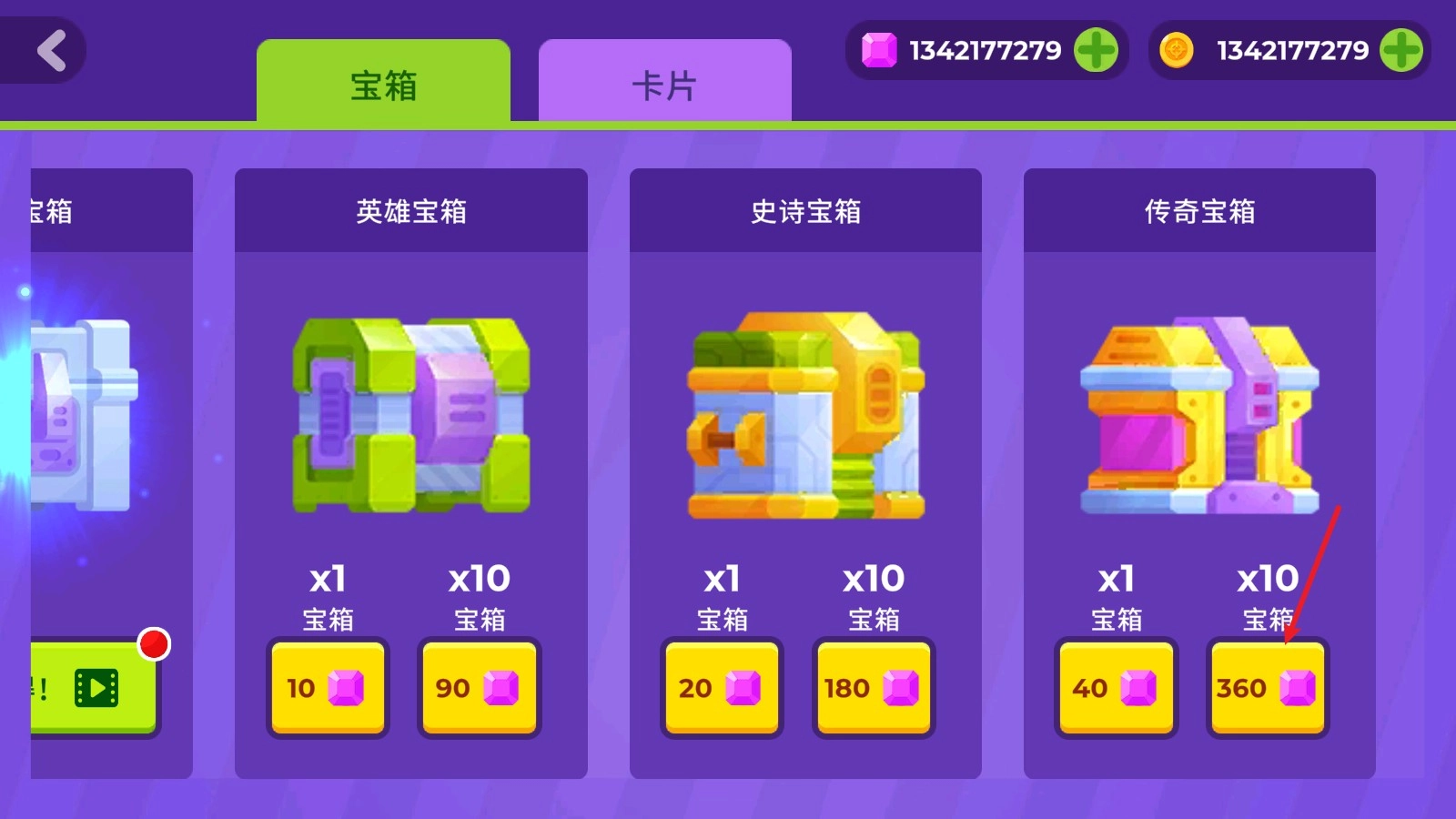Click the green plus next to gems
The width and height of the screenshot is (1456, 819).
pyautogui.click(x=1098, y=50)
